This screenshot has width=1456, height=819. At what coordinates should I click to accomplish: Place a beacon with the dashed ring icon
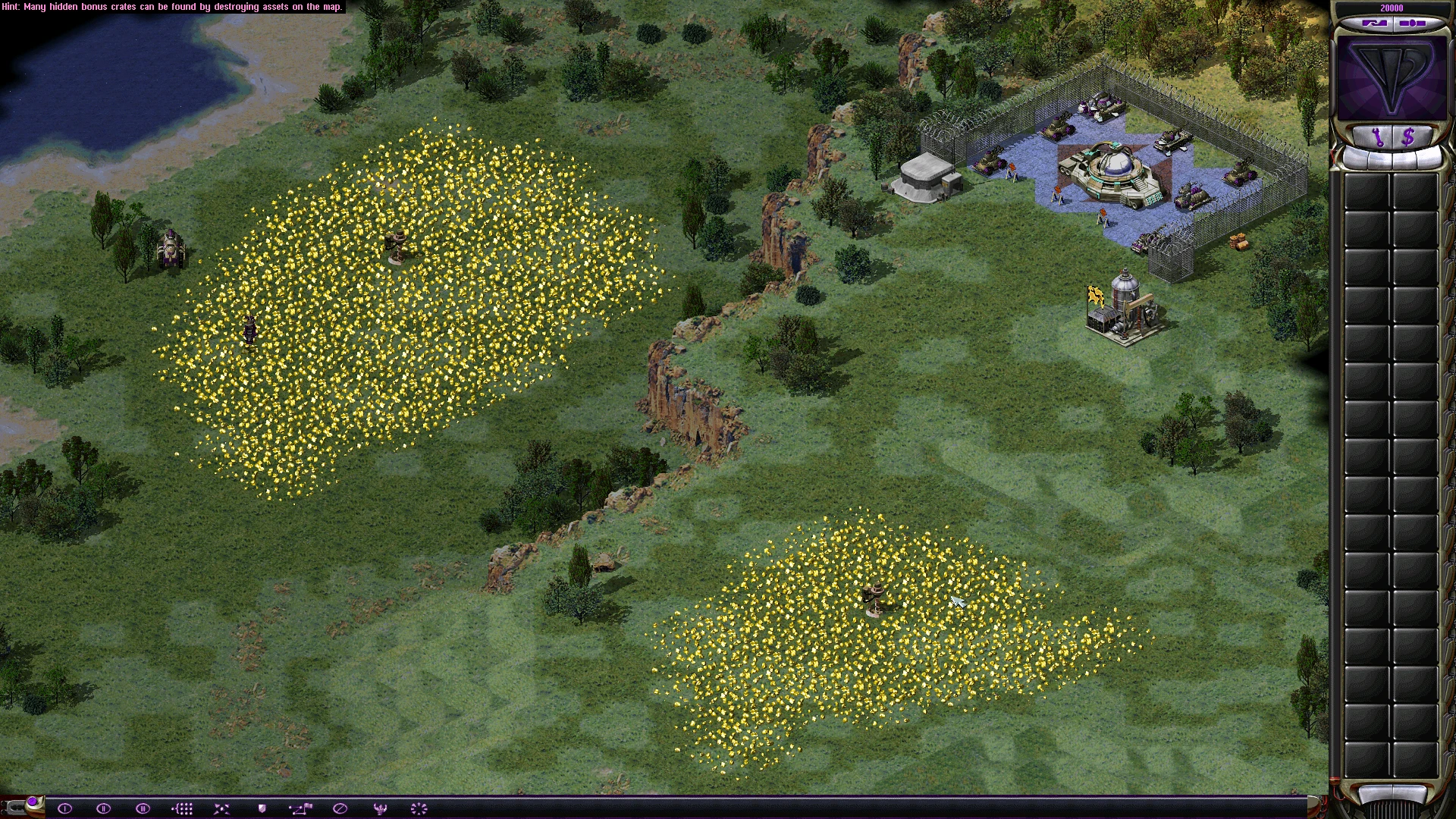click(419, 808)
